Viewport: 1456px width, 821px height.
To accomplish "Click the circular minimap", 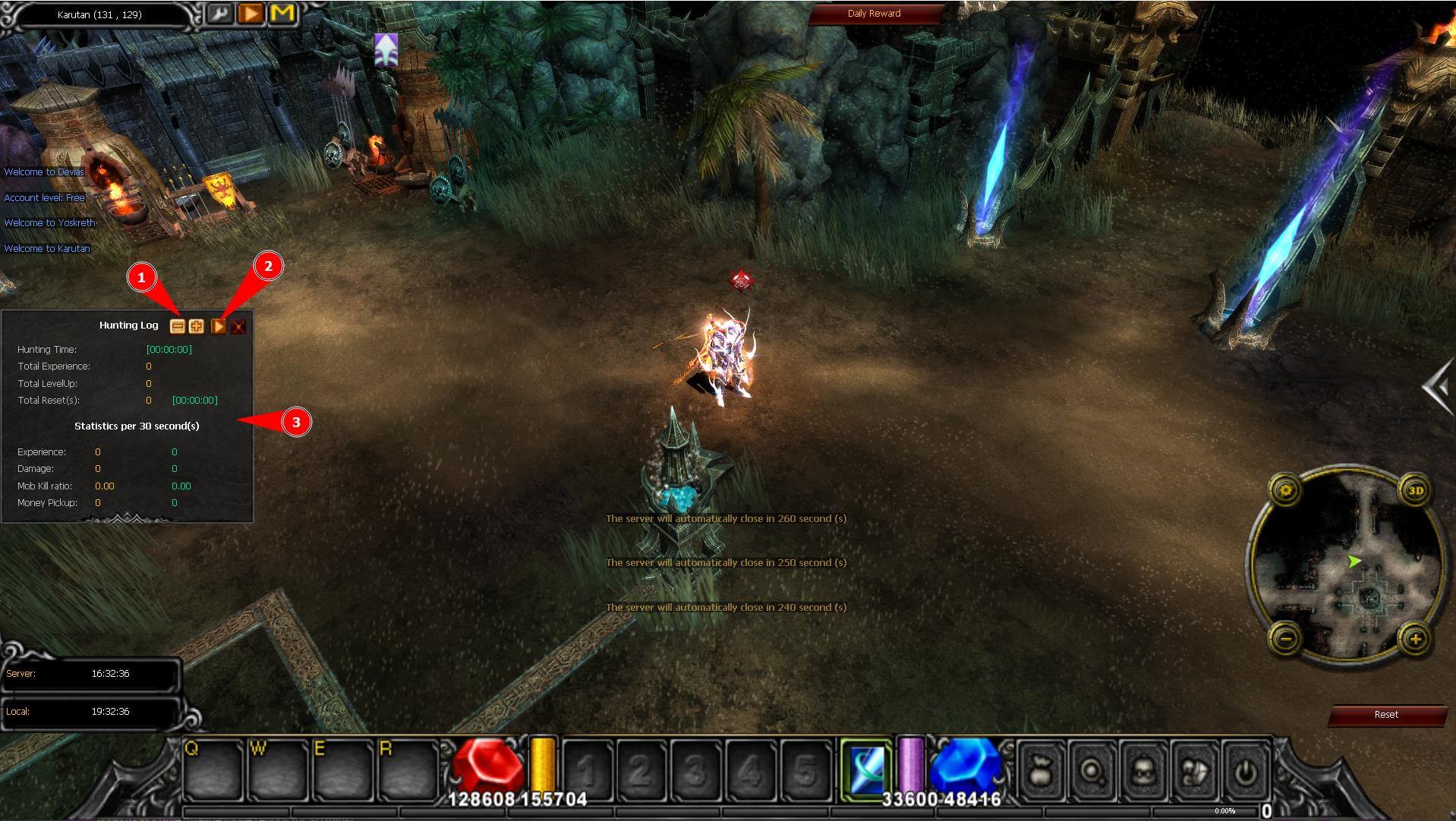I will pyautogui.click(x=1350, y=565).
